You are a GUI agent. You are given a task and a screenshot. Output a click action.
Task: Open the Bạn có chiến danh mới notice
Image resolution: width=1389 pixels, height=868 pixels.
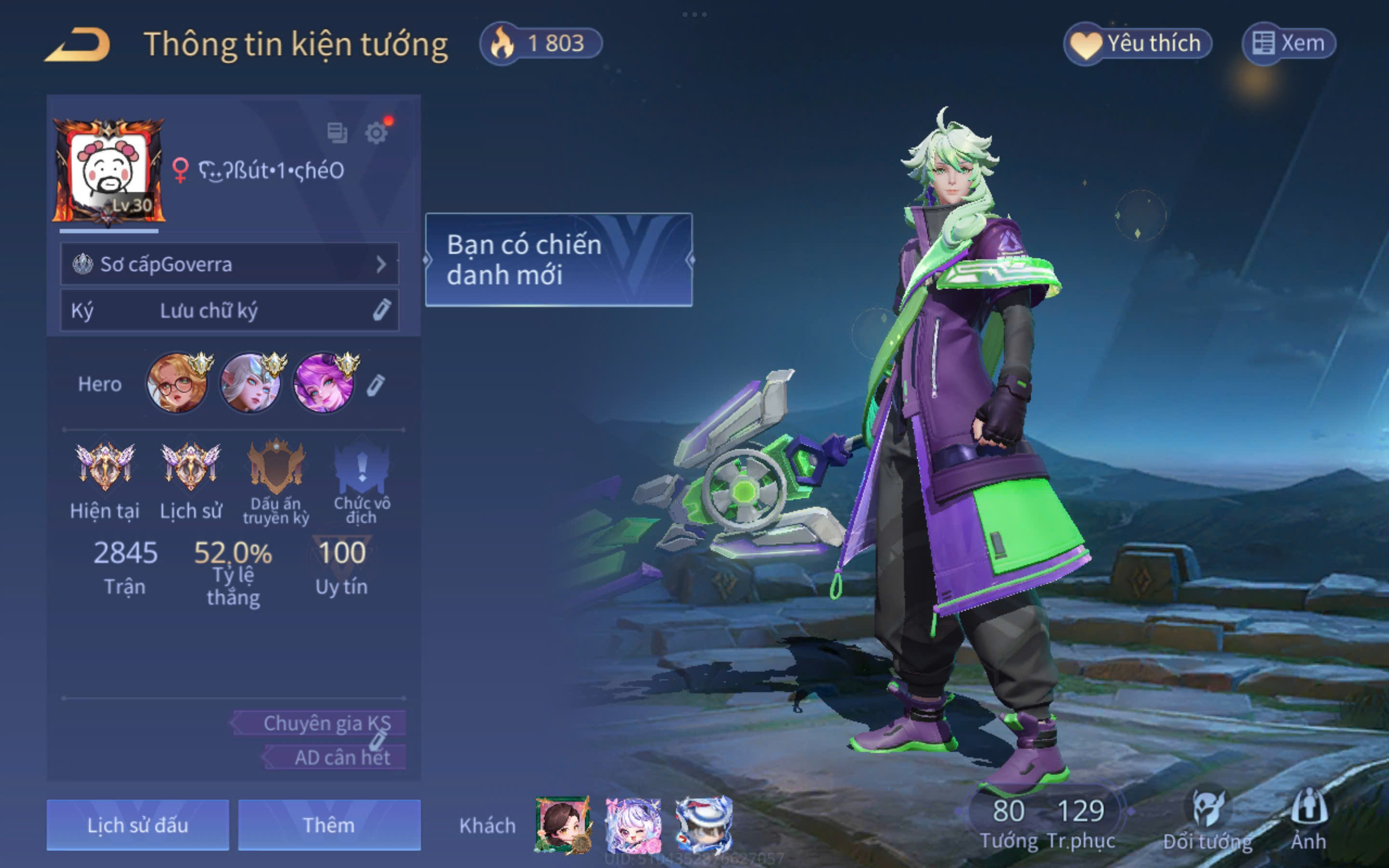pyautogui.click(x=558, y=259)
